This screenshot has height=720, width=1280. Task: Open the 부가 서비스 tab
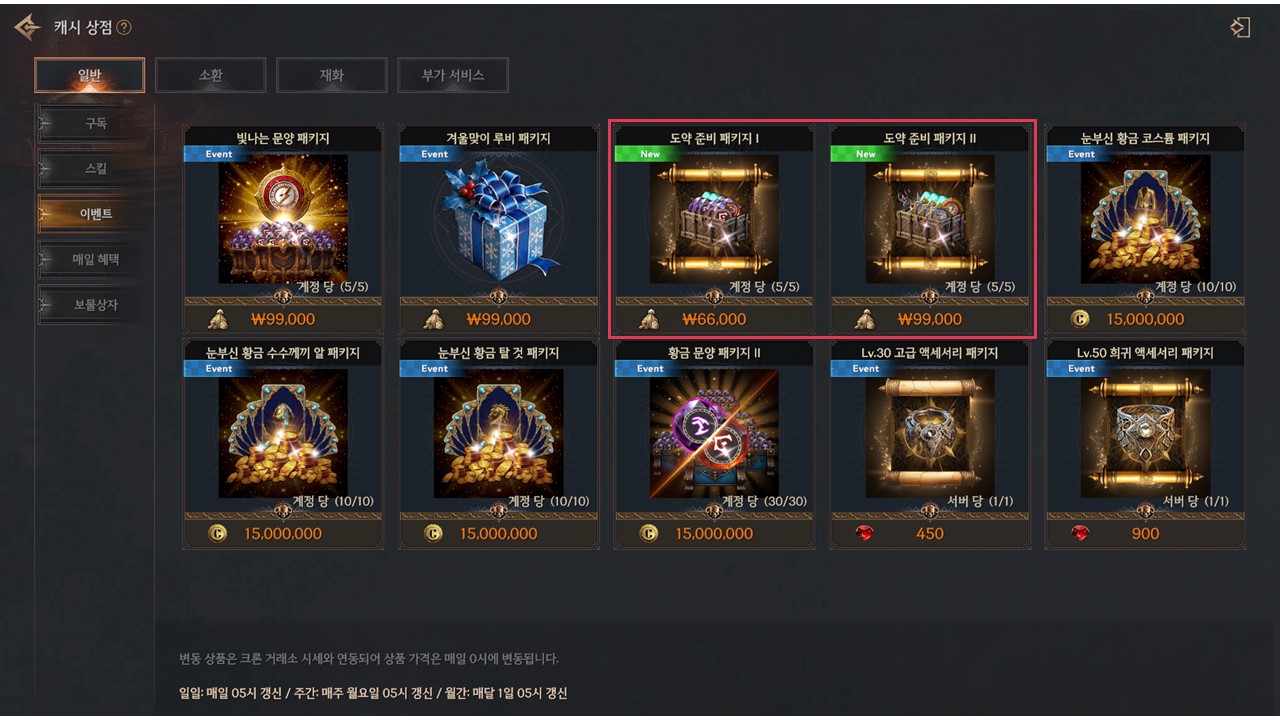coord(452,75)
